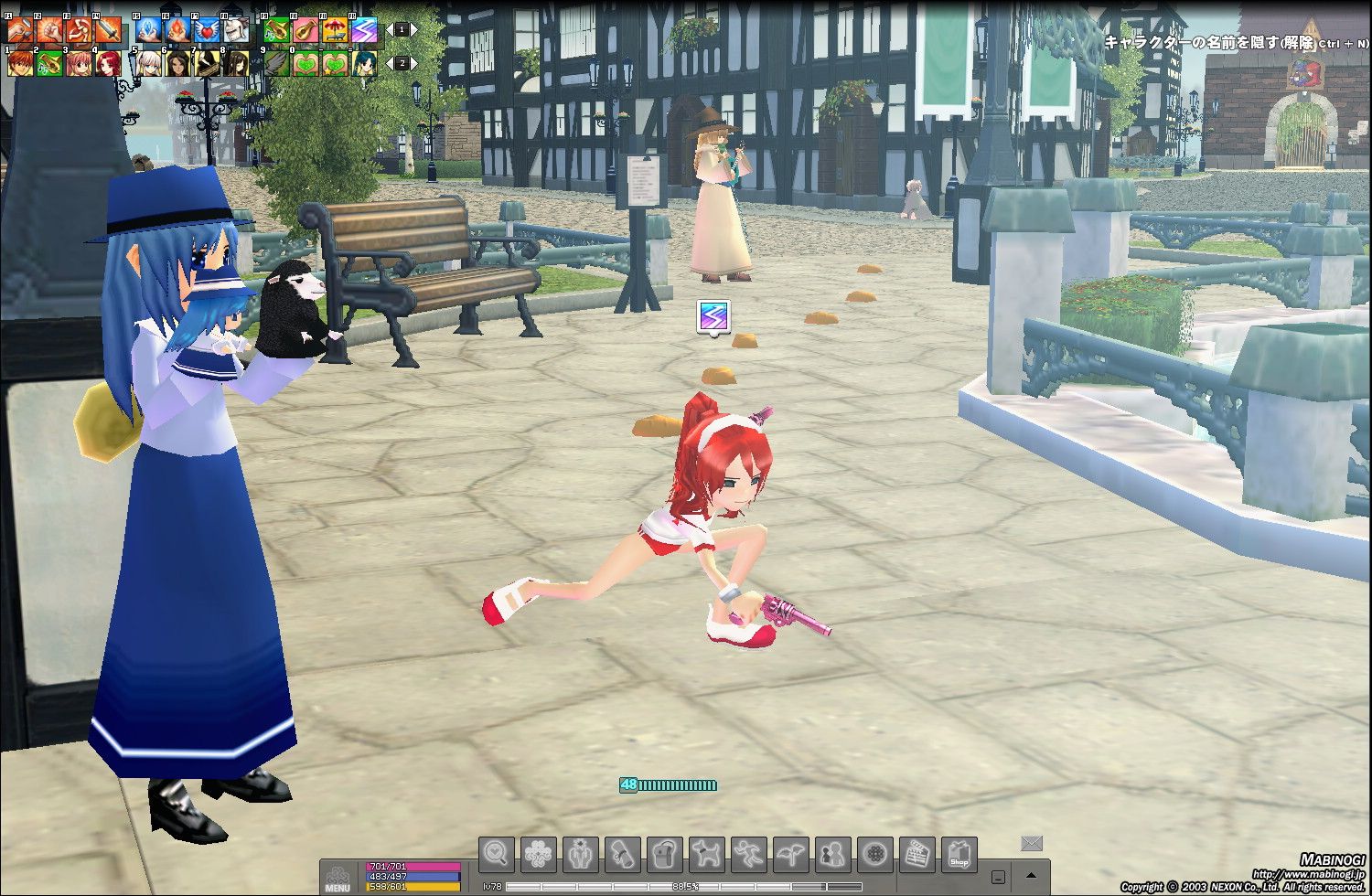Open the Shop gift box button
This screenshot has height=896, width=1372.
click(x=959, y=854)
